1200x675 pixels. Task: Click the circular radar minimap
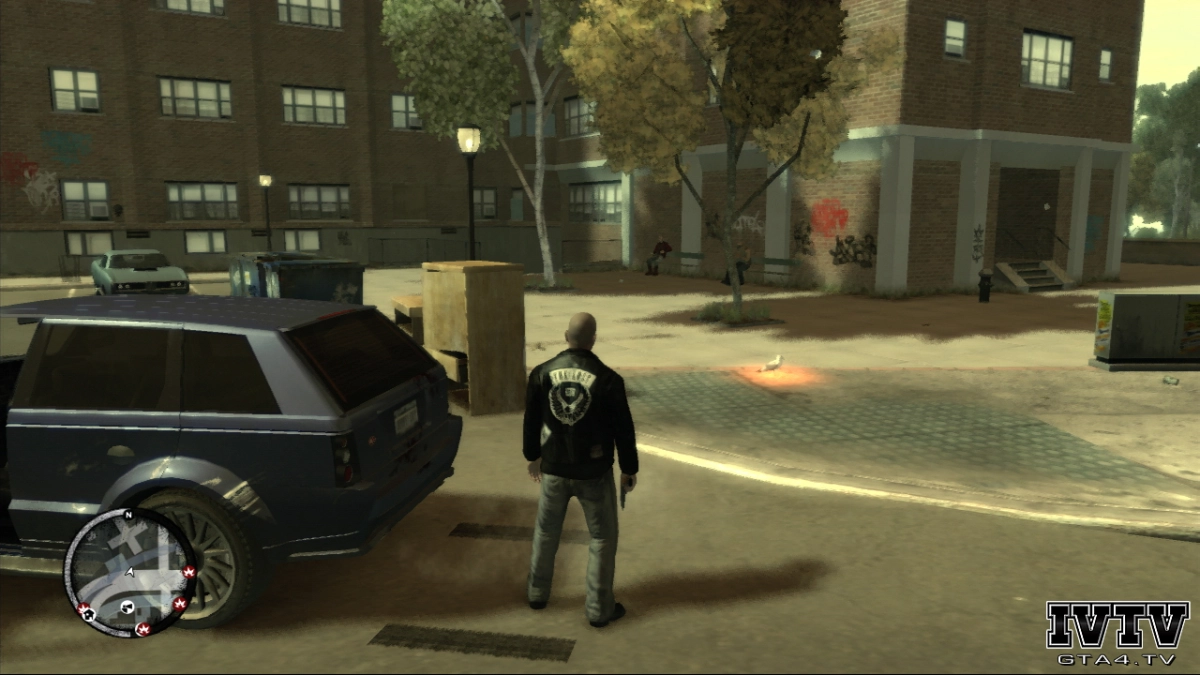click(x=130, y=572)
